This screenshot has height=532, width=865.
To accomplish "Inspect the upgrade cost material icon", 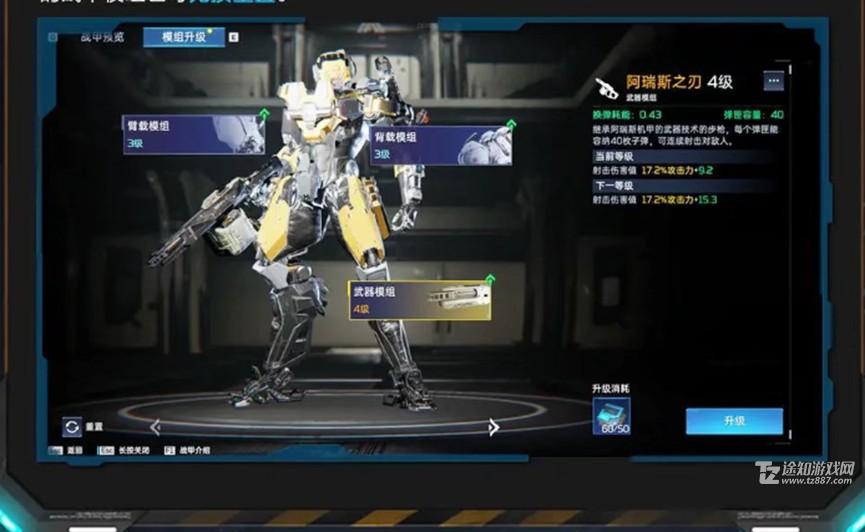I will click(x=610, y=416).
